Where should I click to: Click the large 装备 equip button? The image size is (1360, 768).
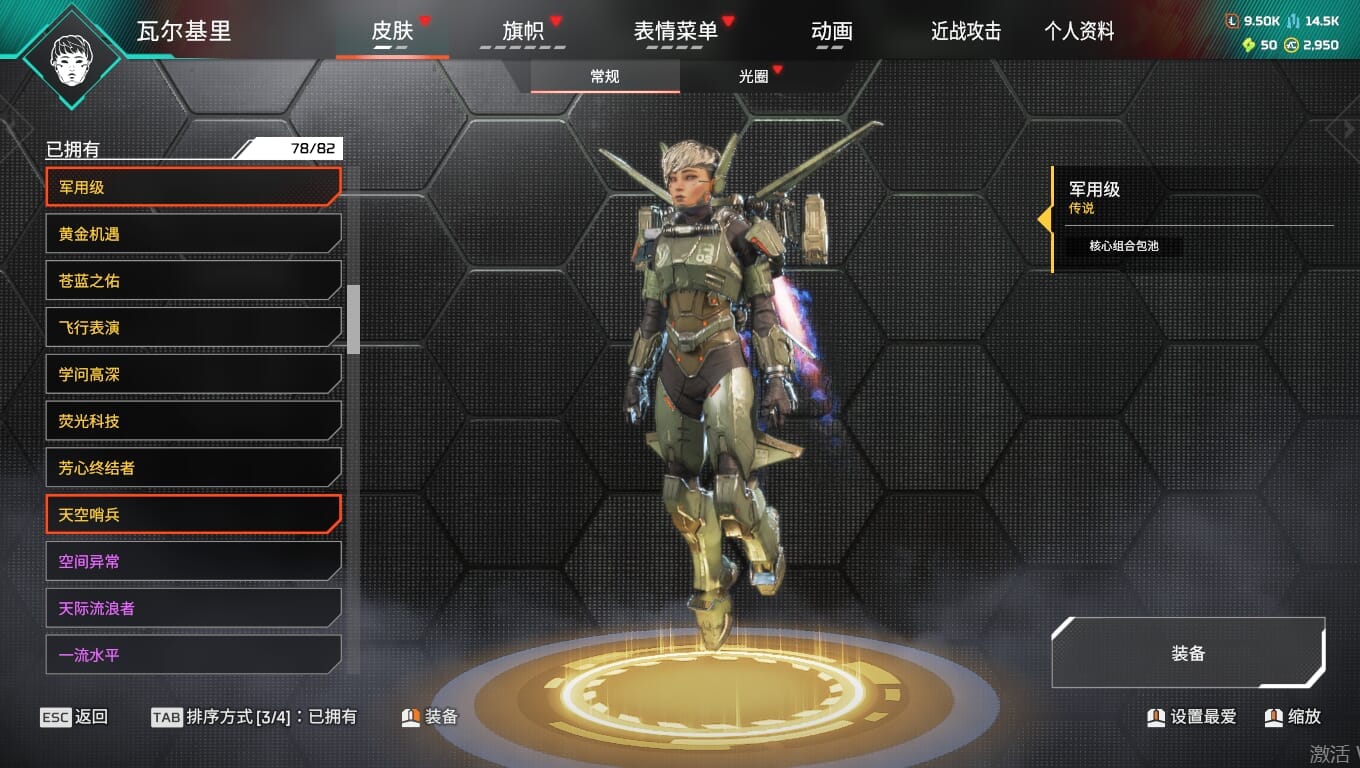coord(1188,653)
